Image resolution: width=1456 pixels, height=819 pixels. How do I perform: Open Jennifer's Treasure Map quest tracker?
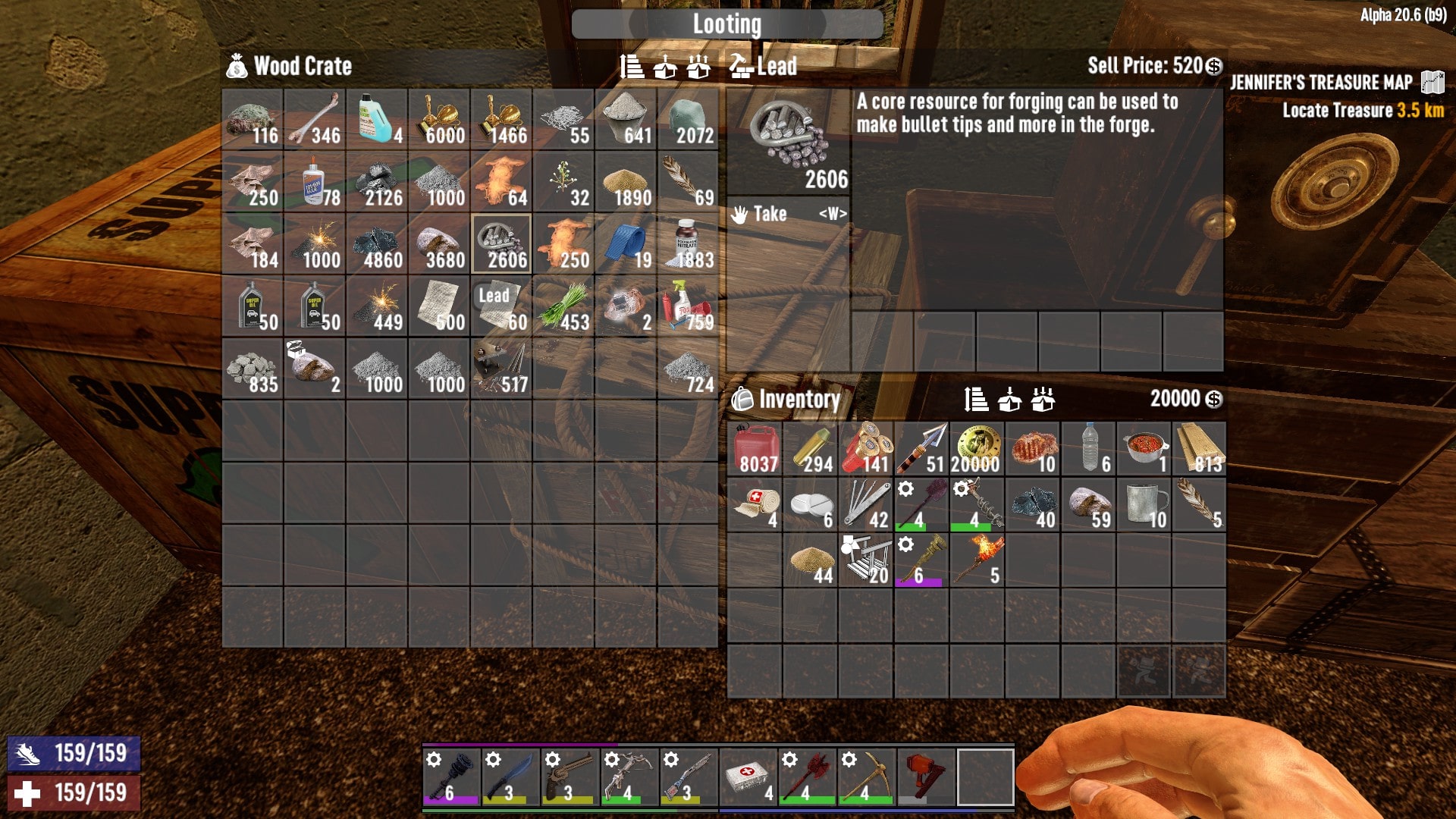click(1321, 82)
